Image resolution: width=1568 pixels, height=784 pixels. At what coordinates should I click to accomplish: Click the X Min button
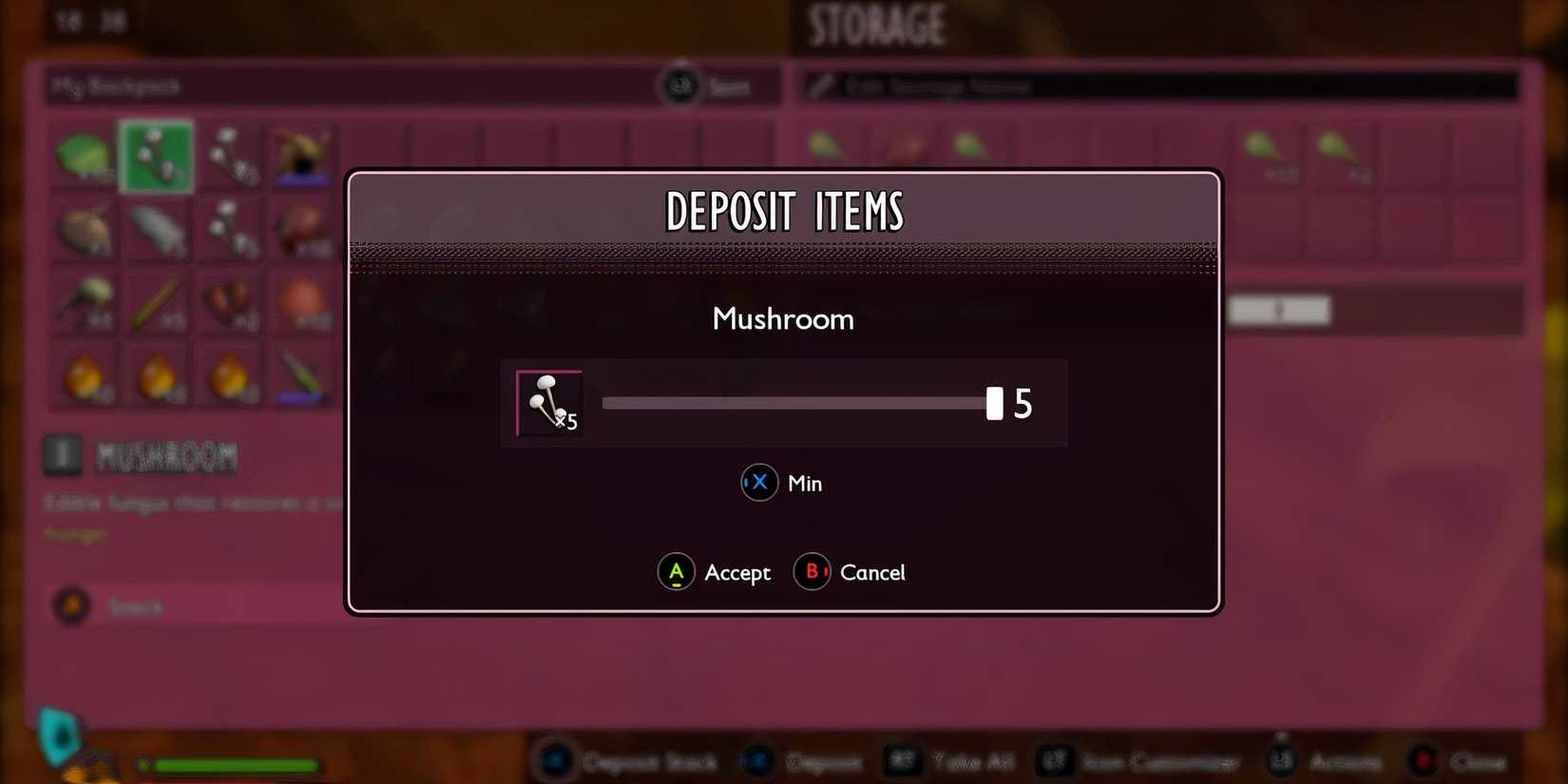(781, 483)
